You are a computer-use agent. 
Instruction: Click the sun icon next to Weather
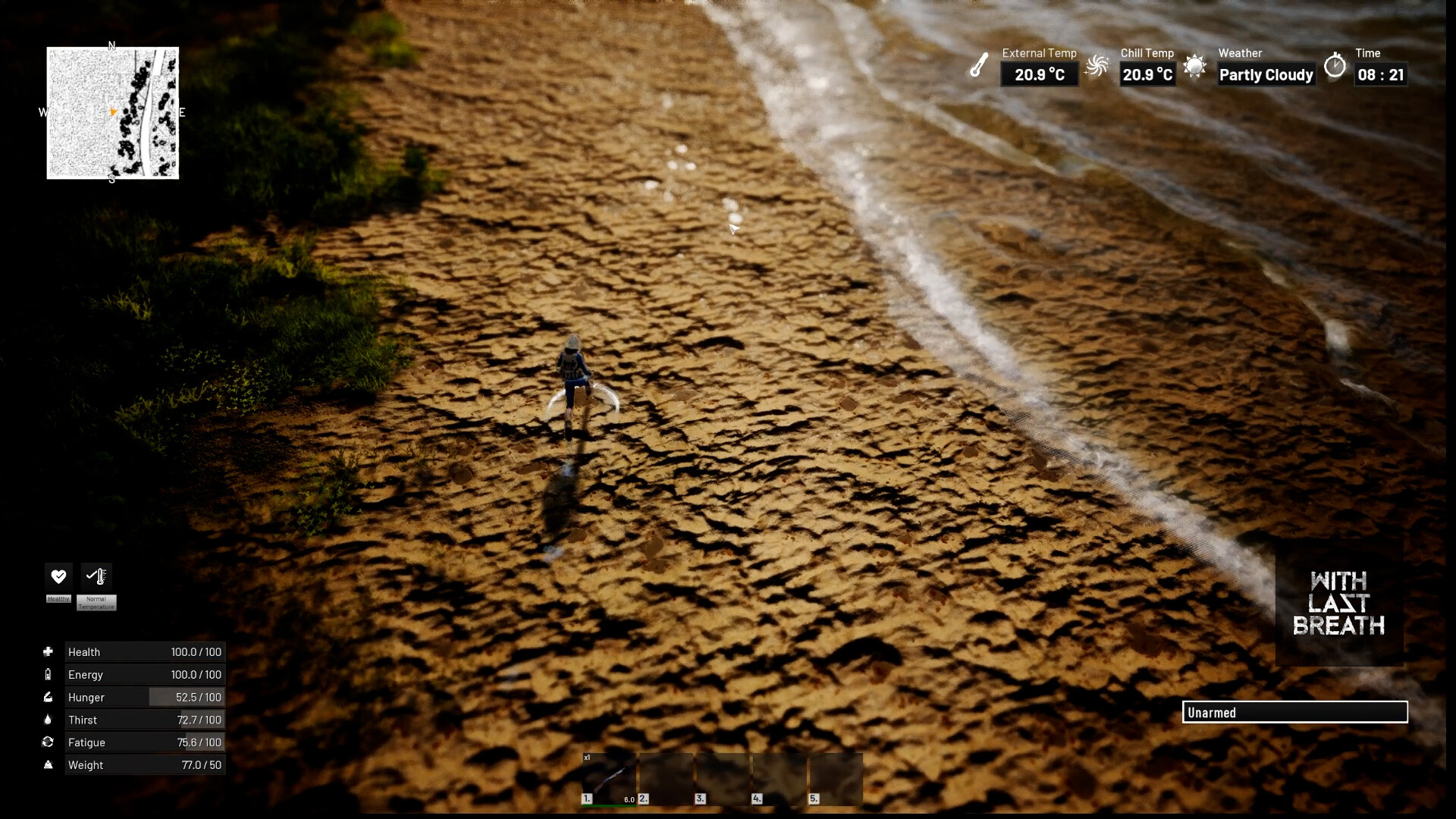[x=1197, y=67]
